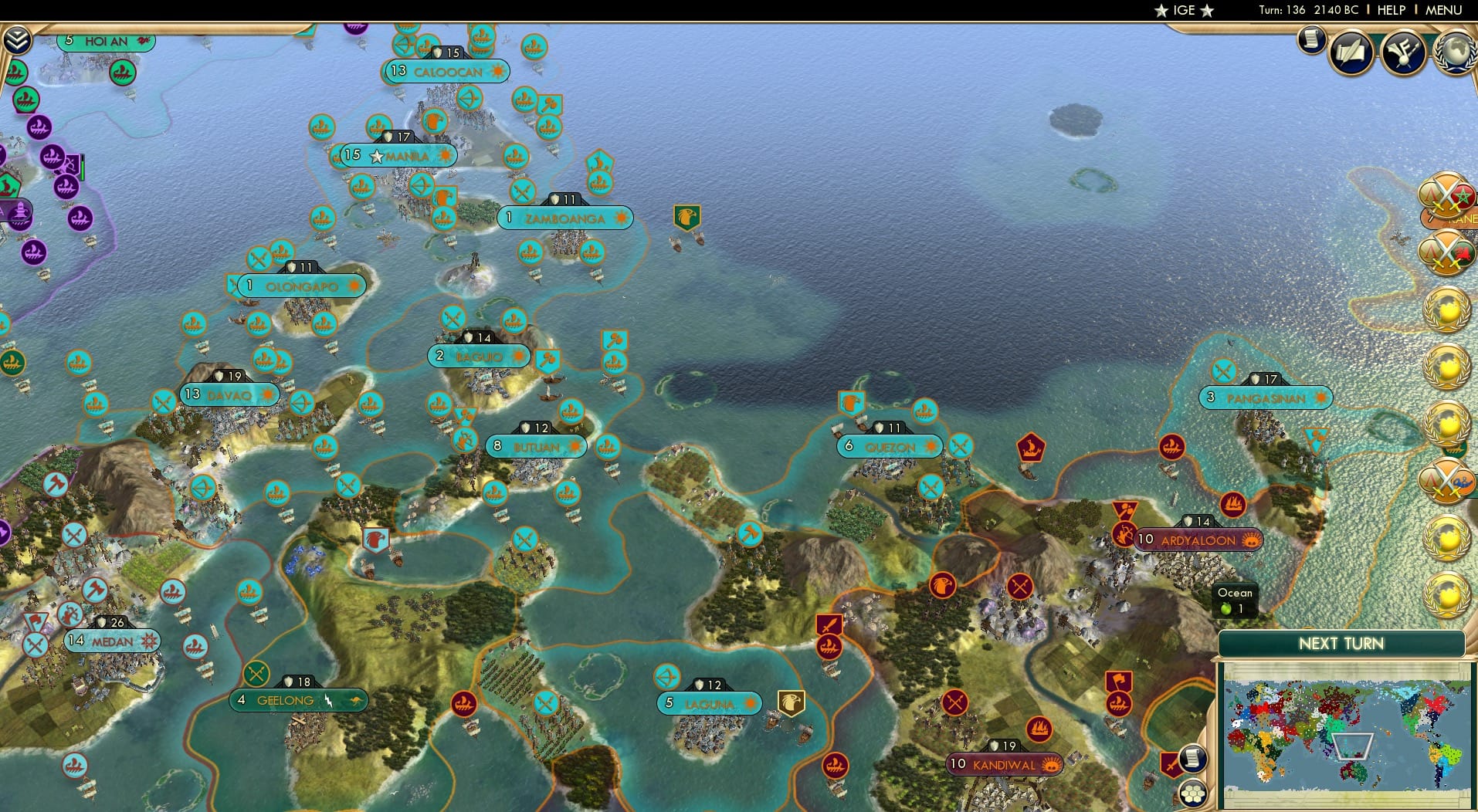Open the notification log scroll icon
Viewport: 1478px width, 812px height.
click(x=1310, y=41)
